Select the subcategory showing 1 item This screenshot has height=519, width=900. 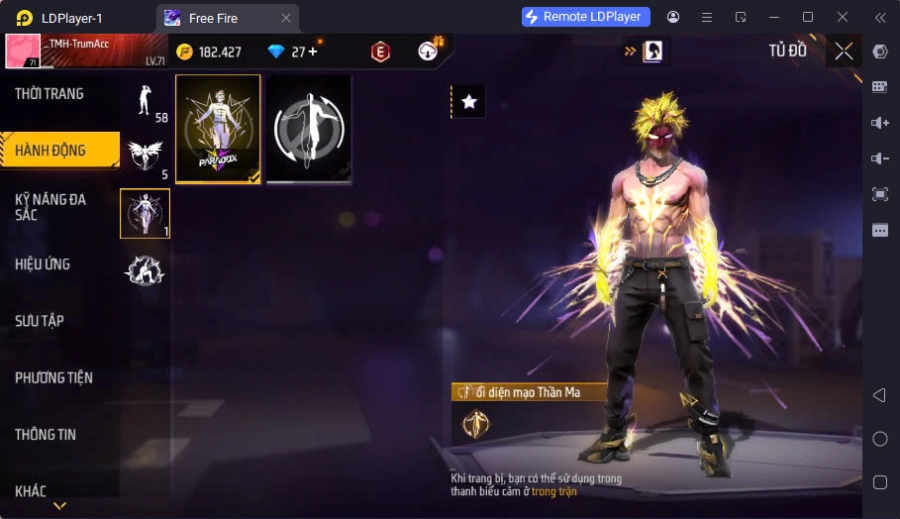tap(145, 213)
